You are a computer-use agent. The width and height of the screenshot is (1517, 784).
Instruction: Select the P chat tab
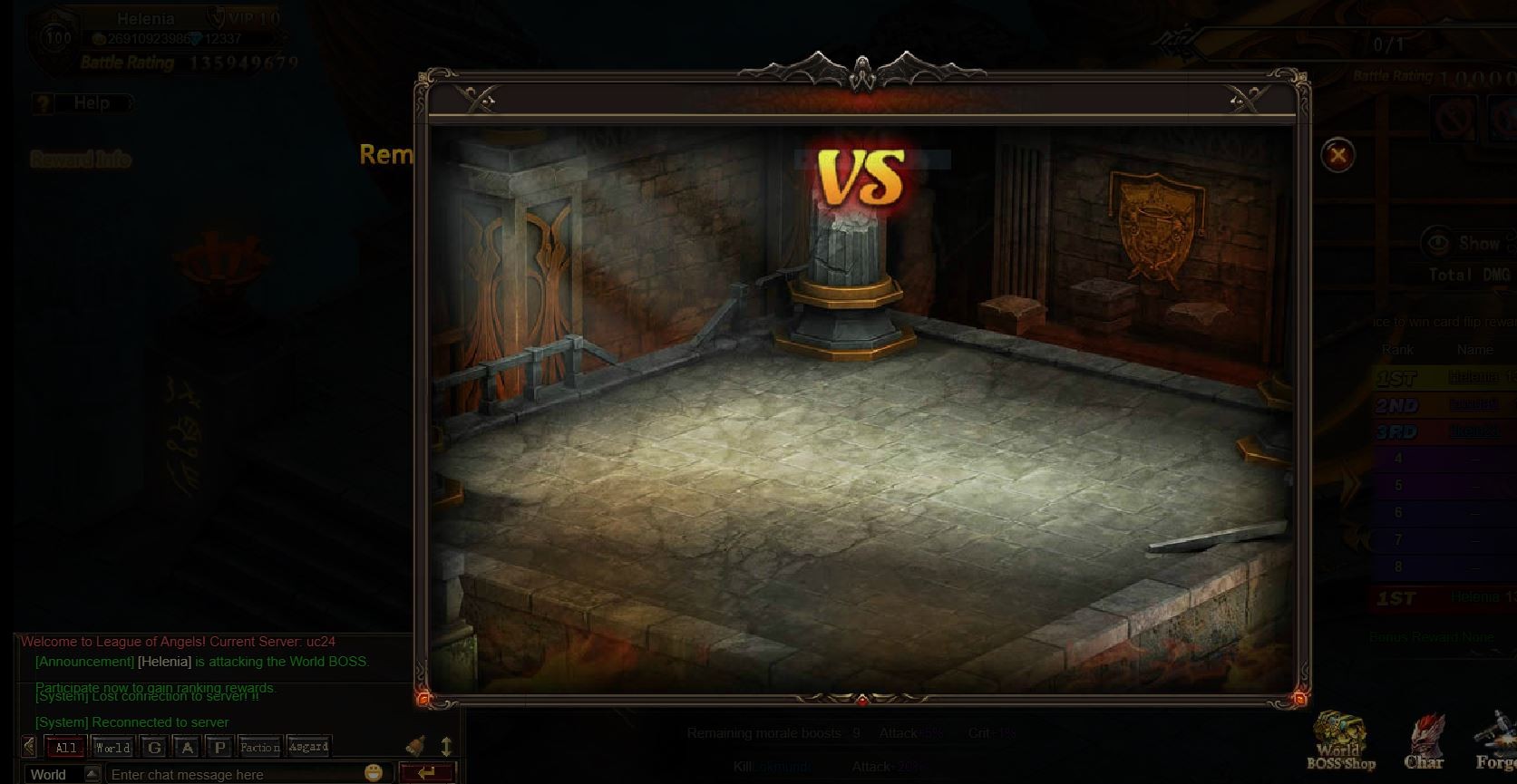point(219,748)
